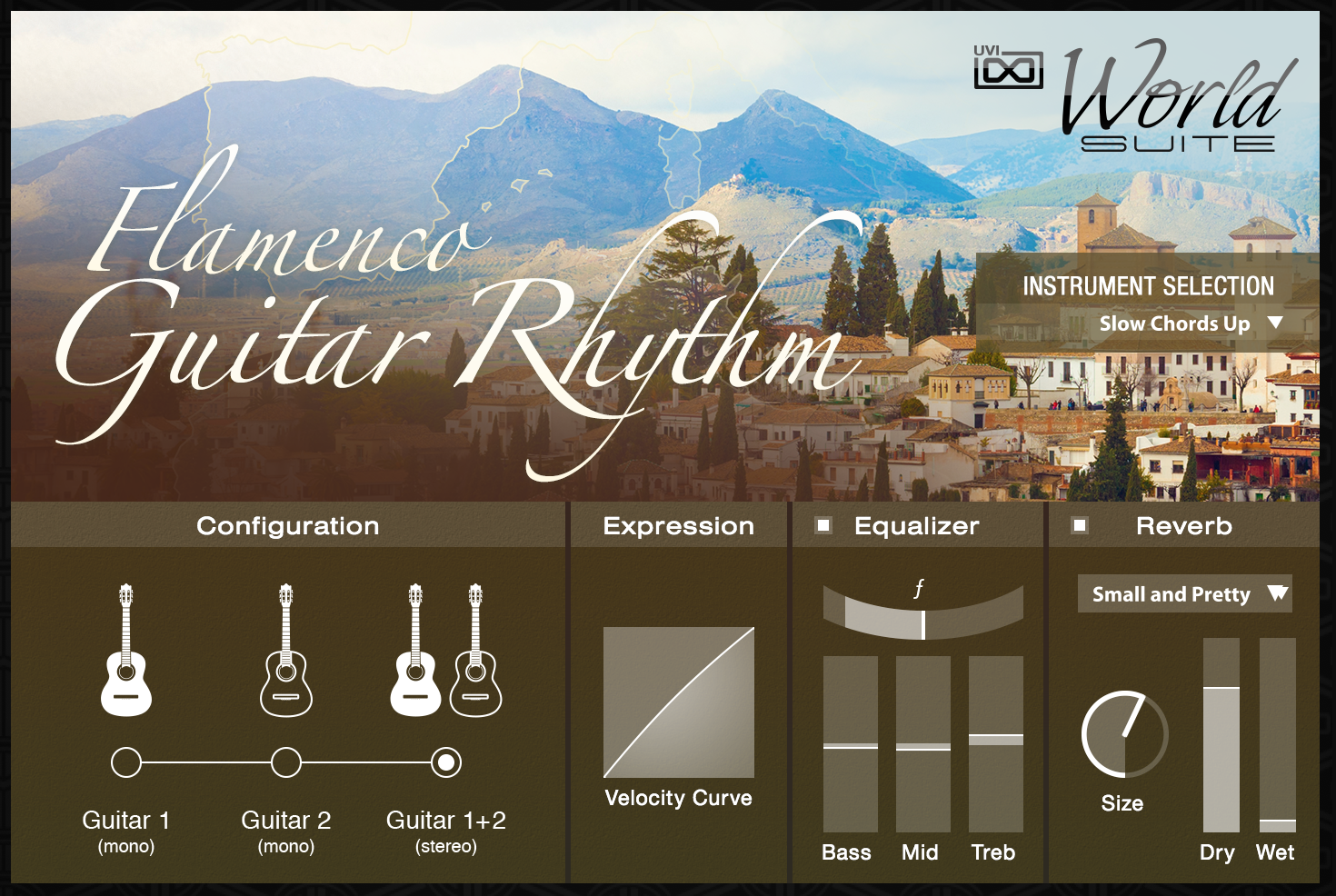The image size is (1336, 896).
Task: Select the Guitar 2 mono radio button
Action: tap(286, 762)
